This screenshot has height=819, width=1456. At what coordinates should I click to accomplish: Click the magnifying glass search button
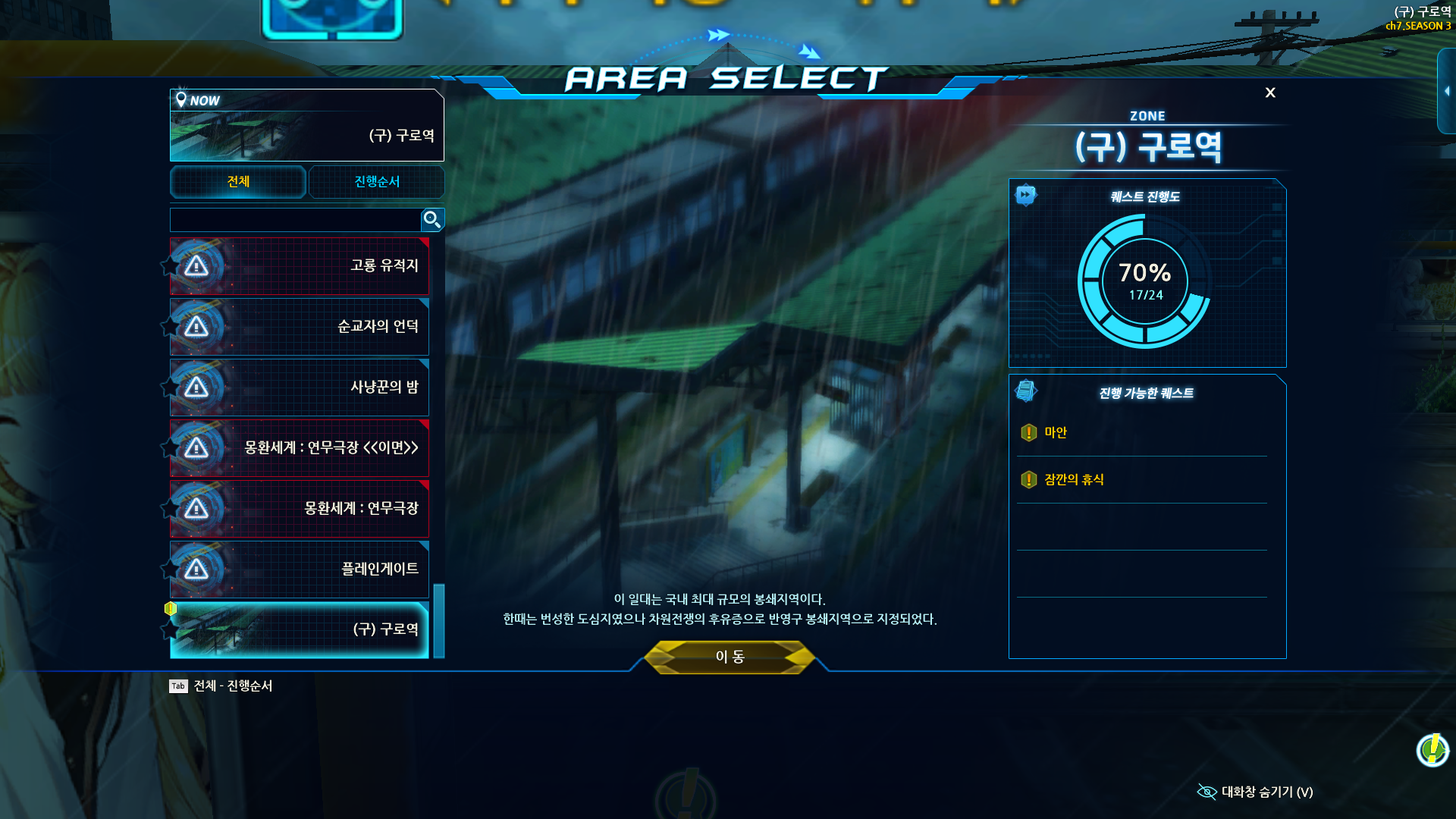click(432, 220)
